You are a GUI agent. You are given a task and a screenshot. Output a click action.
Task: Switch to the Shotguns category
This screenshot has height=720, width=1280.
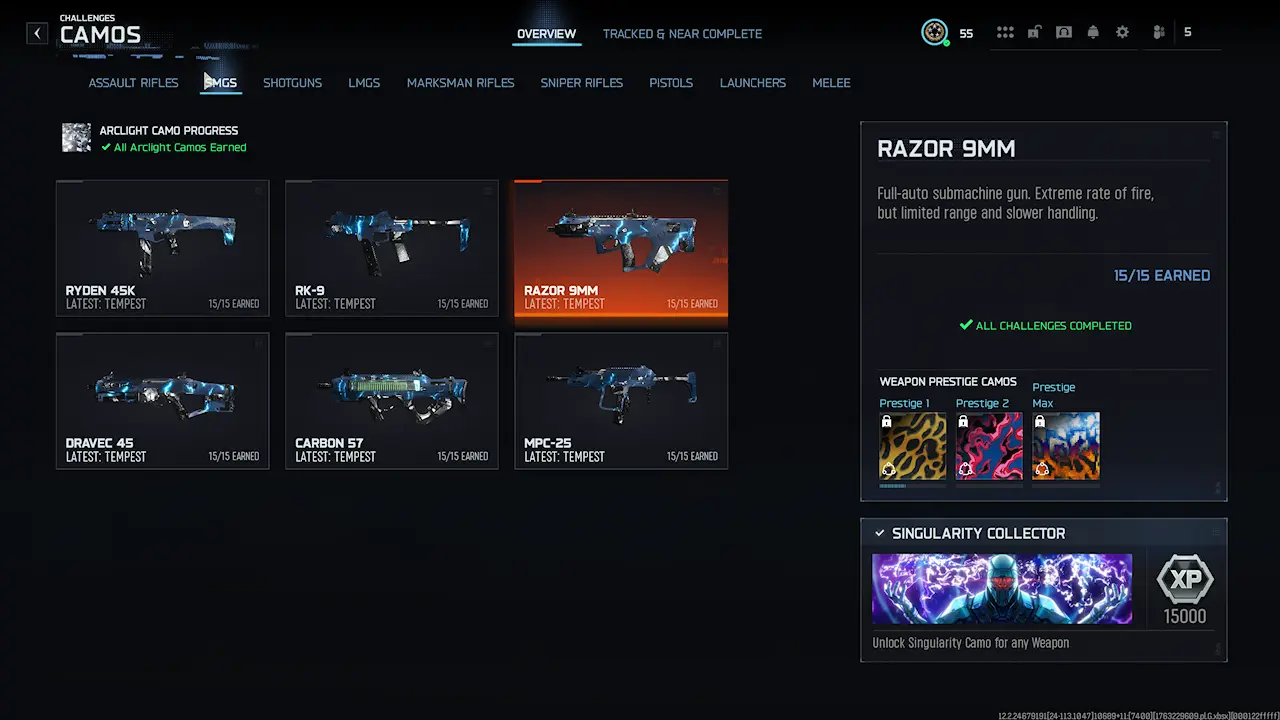coord(292,83)
